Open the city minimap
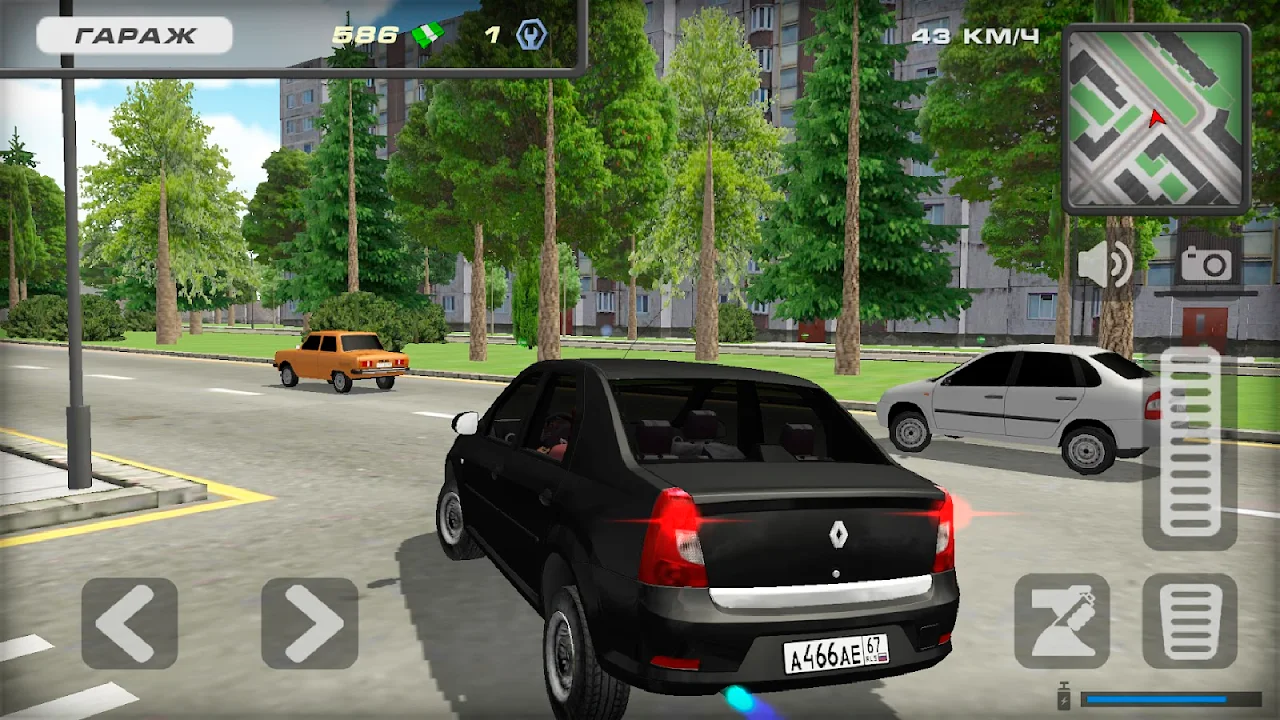The image size is (1280, 720). pyautogui.click(x=1156, y=119)
